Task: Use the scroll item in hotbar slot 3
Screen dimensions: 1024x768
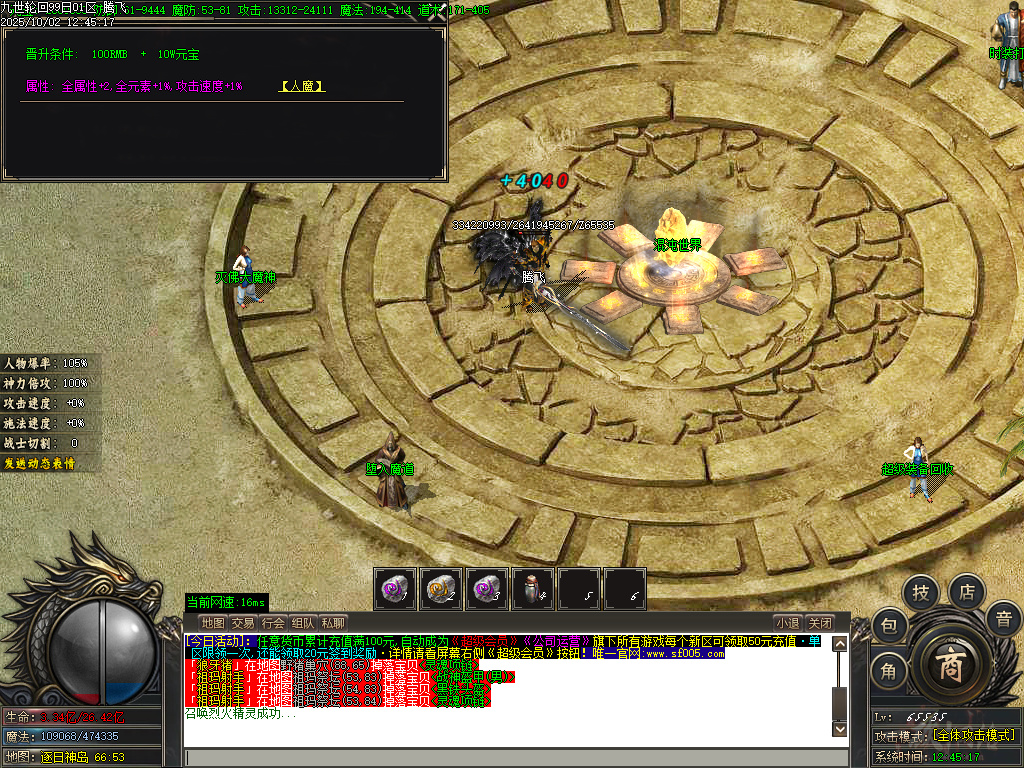Action: pyautogui.click(x=487, y=589)
